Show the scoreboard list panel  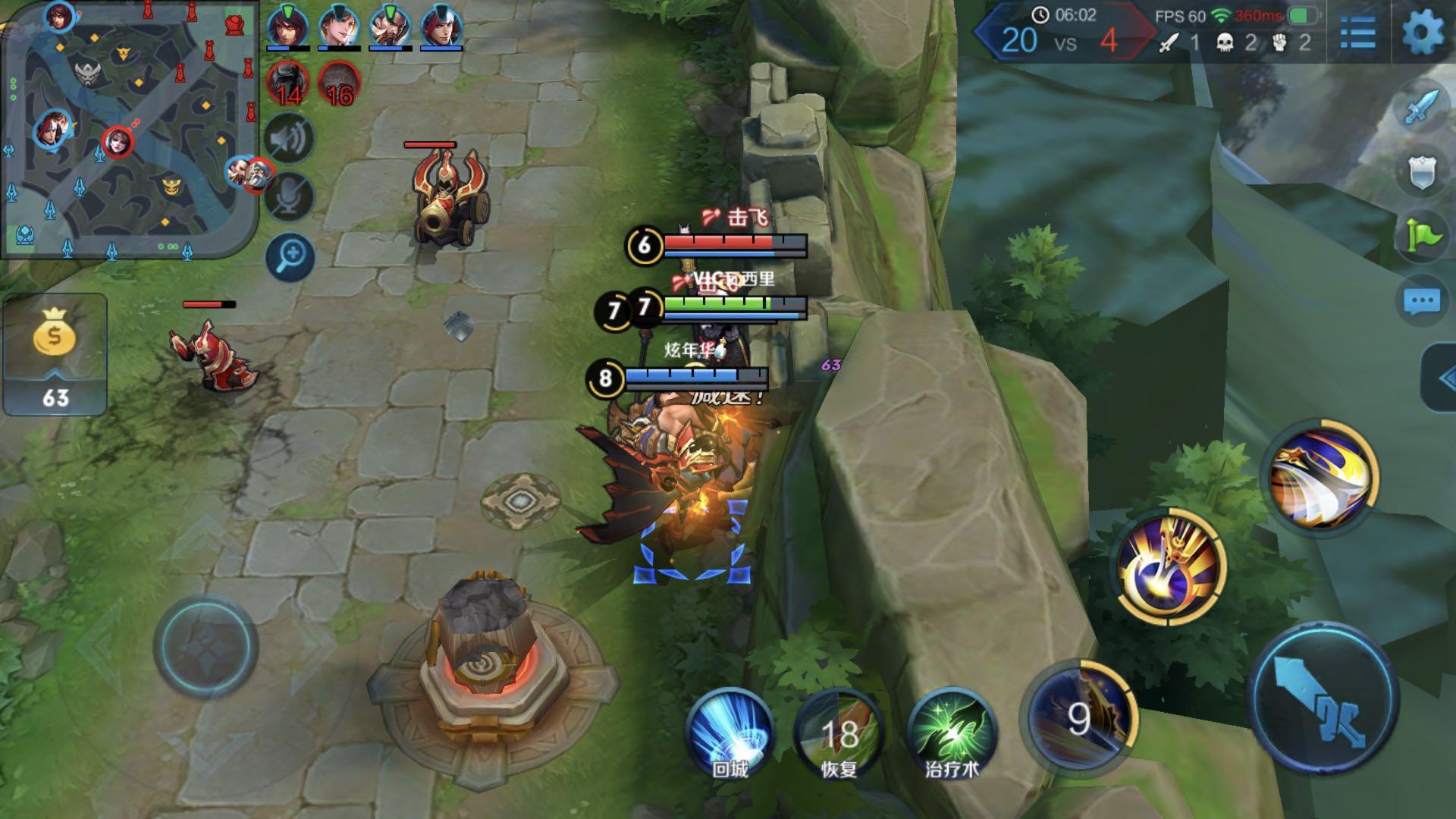[x=1357, y=33]
